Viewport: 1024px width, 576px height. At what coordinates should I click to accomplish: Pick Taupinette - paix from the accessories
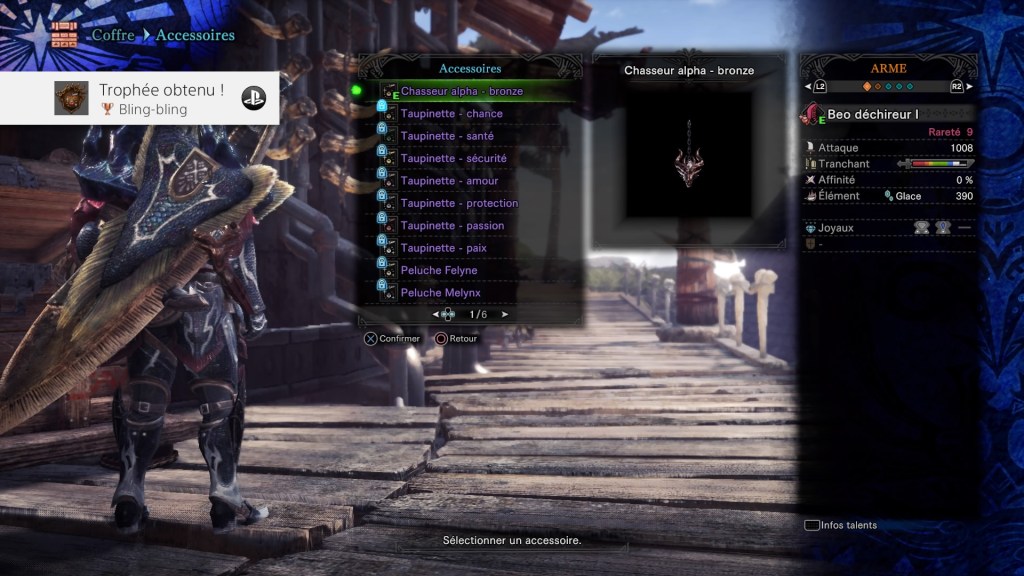tap(445, 248)
